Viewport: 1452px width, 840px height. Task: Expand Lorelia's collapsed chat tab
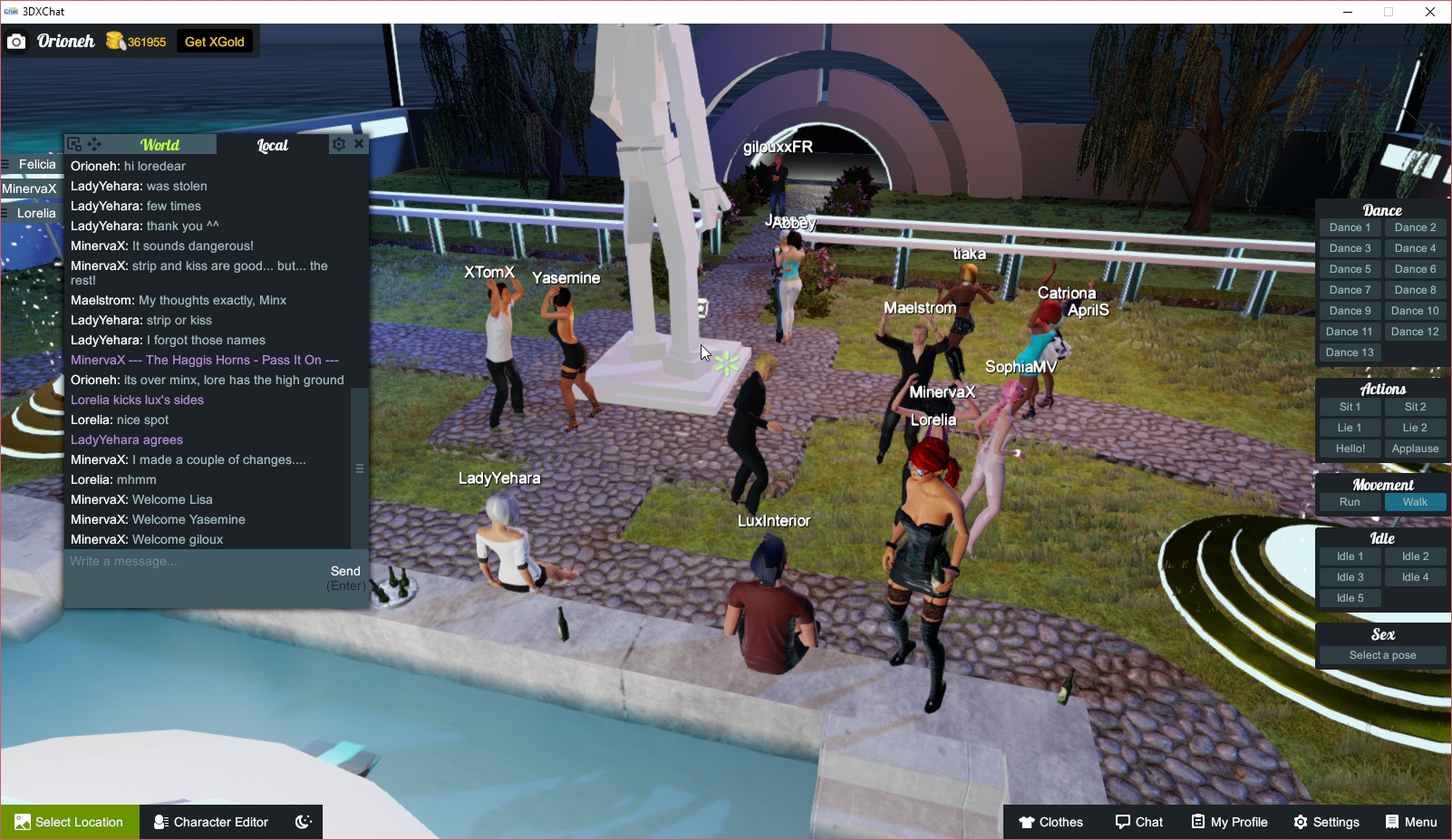[34, 212]
